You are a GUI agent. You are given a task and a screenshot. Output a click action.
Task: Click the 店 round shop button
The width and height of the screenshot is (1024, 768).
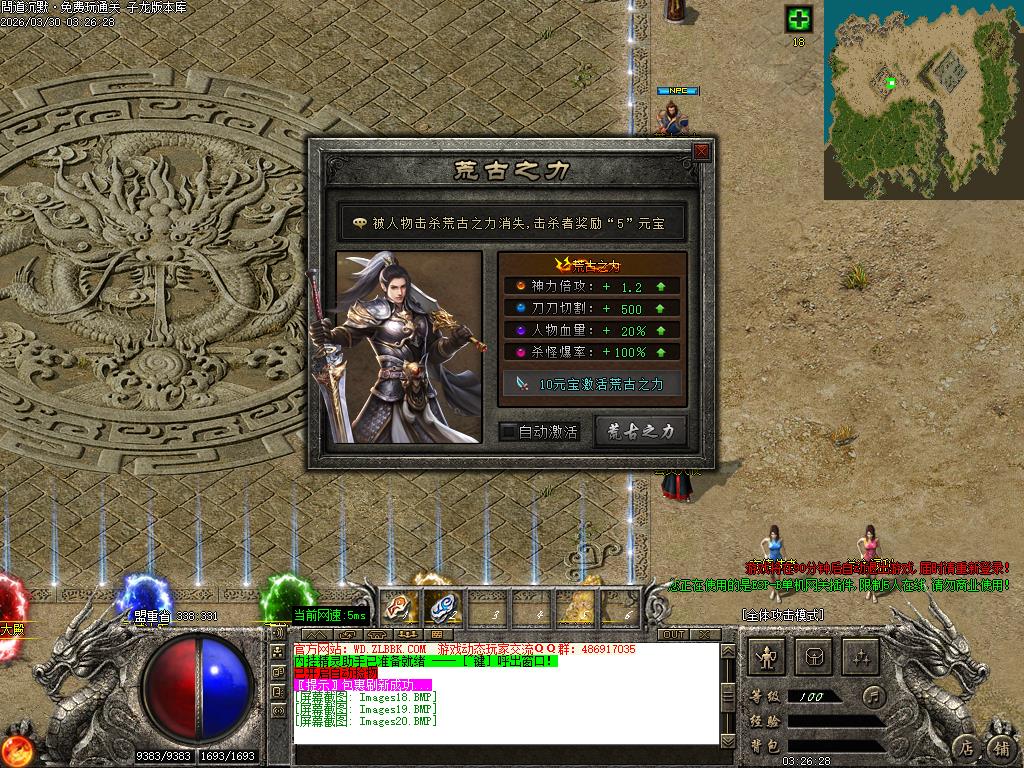point(966,747)
